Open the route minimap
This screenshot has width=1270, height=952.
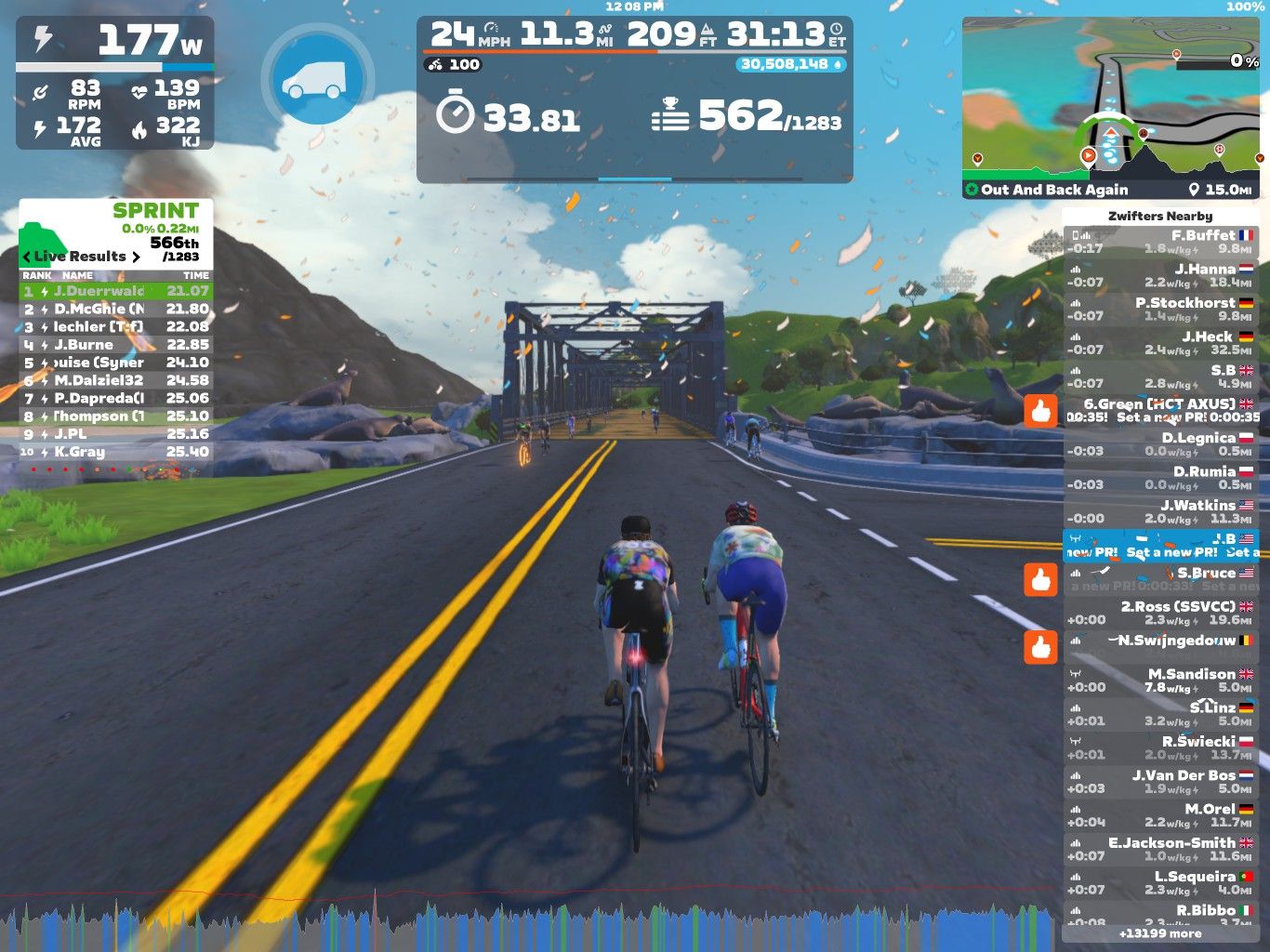click(x=1112, y=107)
